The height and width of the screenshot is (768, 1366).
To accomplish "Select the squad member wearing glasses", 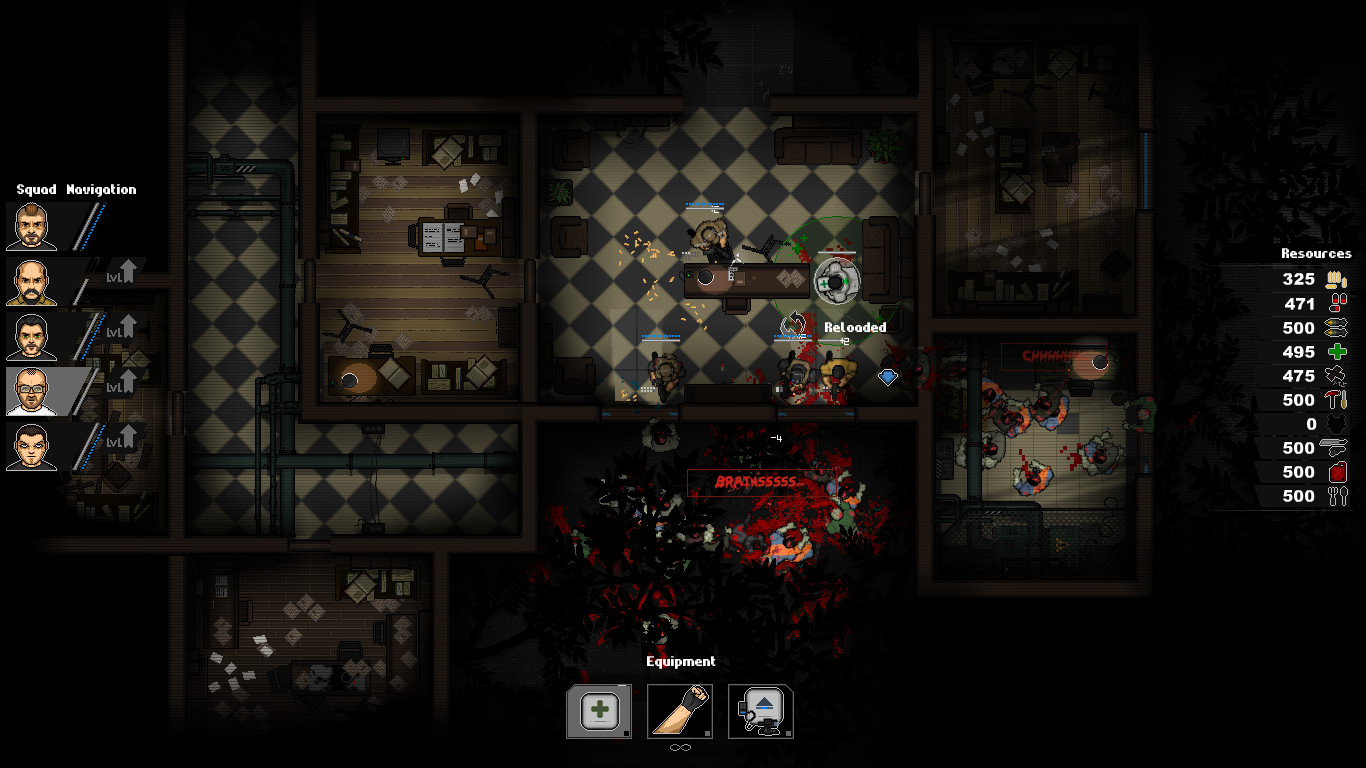I will (31, 391).
